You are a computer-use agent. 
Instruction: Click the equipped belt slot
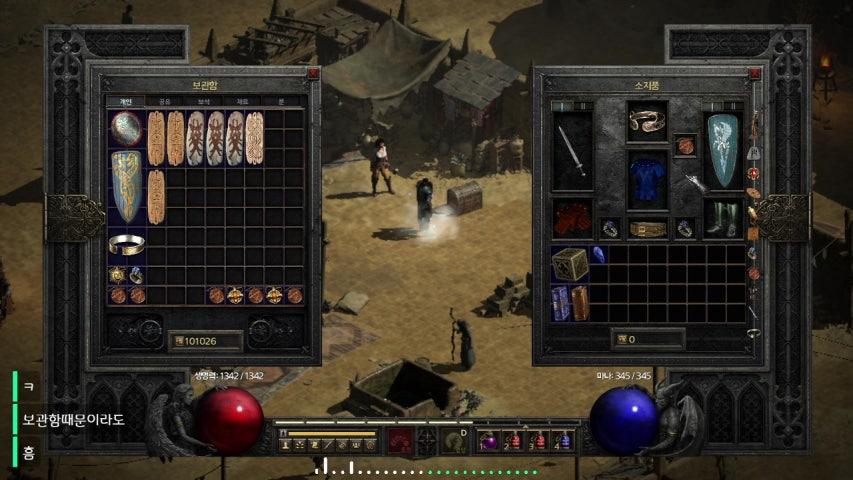coord(647,229)
